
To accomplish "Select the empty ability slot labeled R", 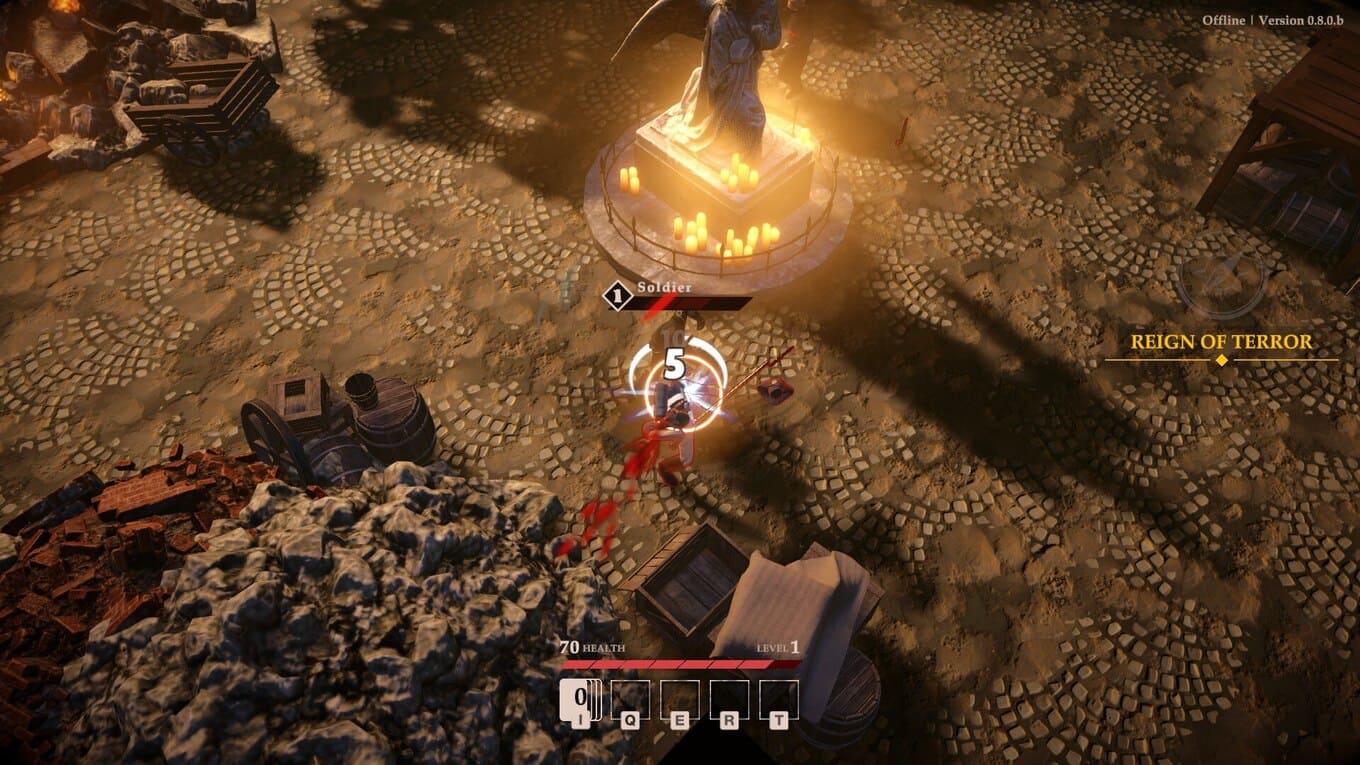I will coord(729,699).
